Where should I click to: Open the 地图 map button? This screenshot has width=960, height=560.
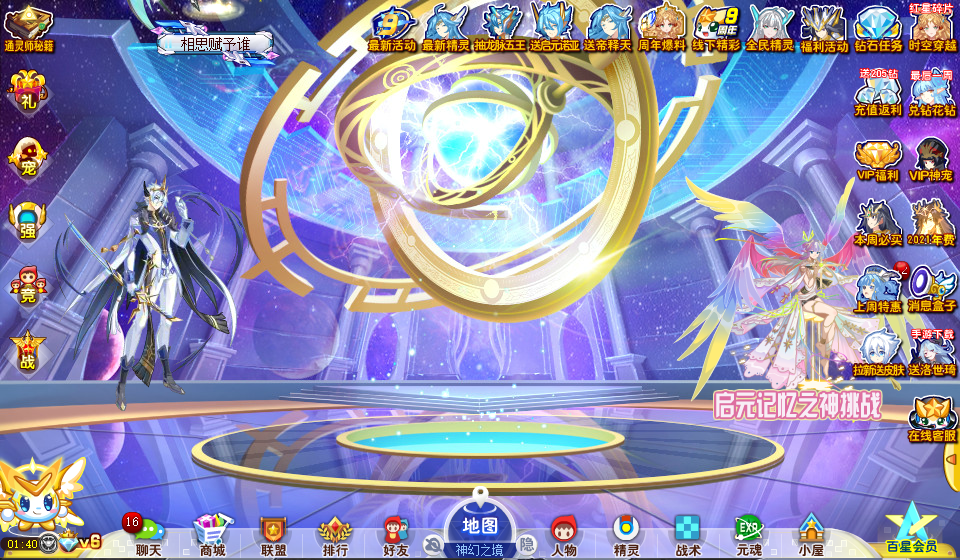coord(480,526)
